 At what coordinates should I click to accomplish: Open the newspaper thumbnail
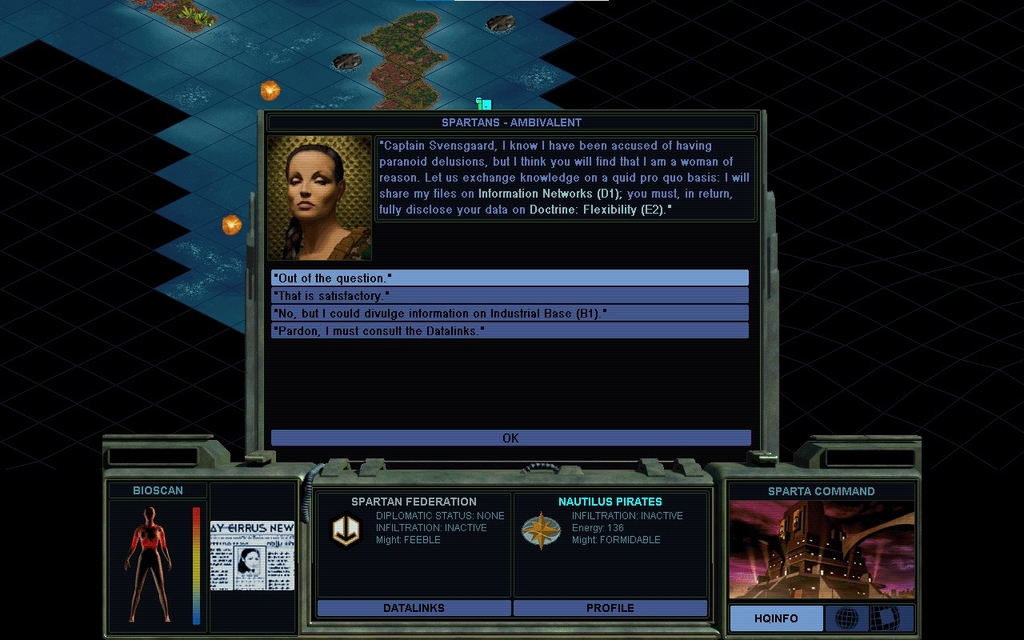pos(252,555)
